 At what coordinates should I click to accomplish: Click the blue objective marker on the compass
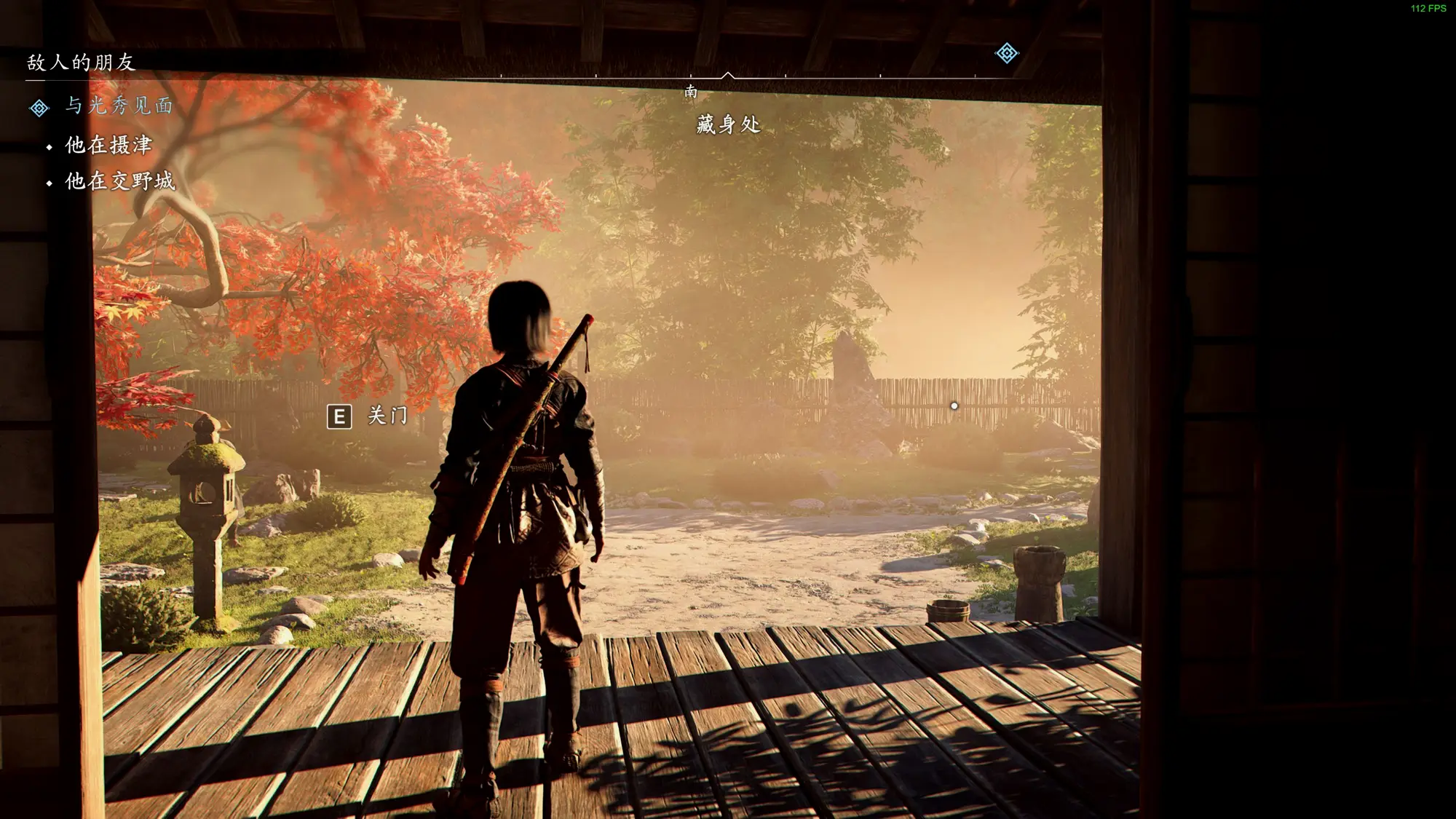[1007, 53]
